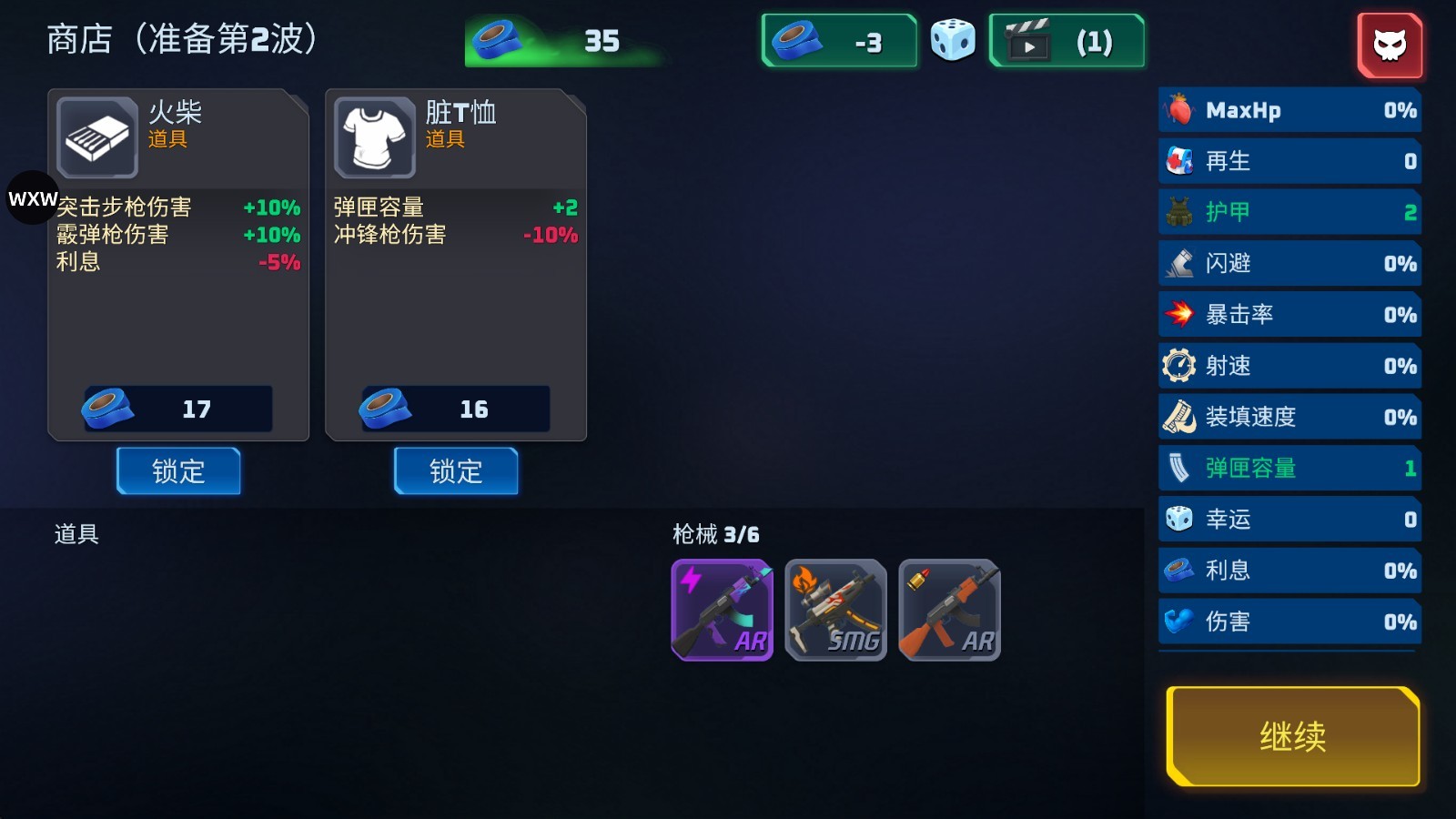Click the 暴击率 crit rate icon
1456x819 pixels.
tap(1180, 314)
